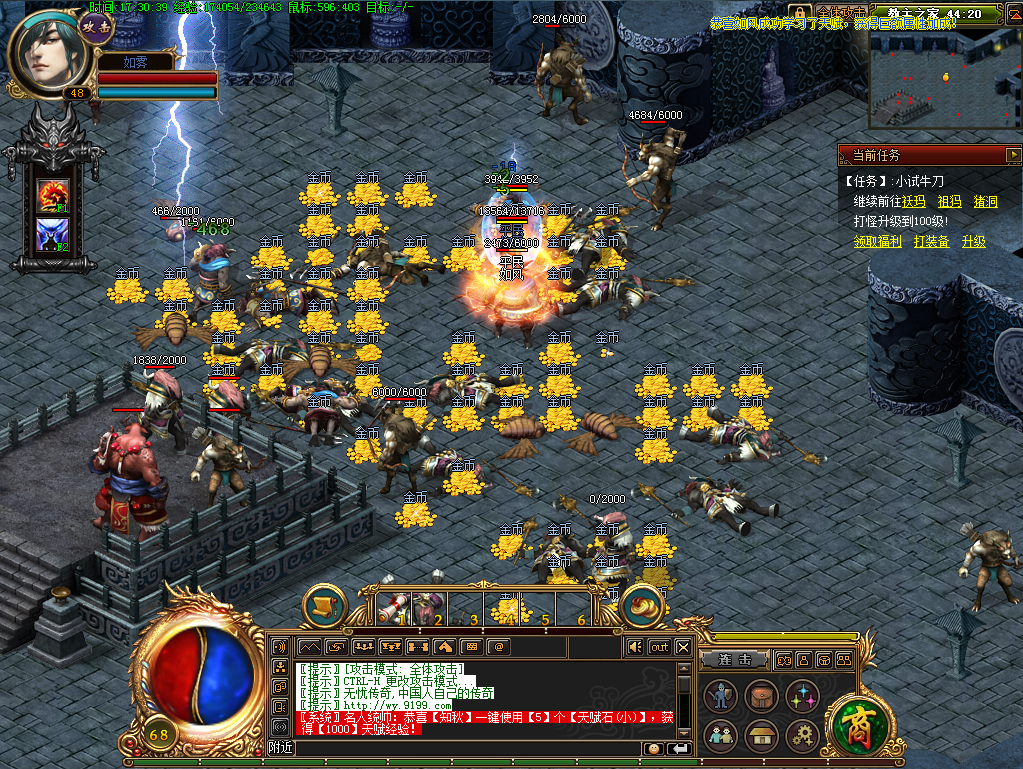Click the 升级 level-up link
1023x769 pixels.
(973, 241)
